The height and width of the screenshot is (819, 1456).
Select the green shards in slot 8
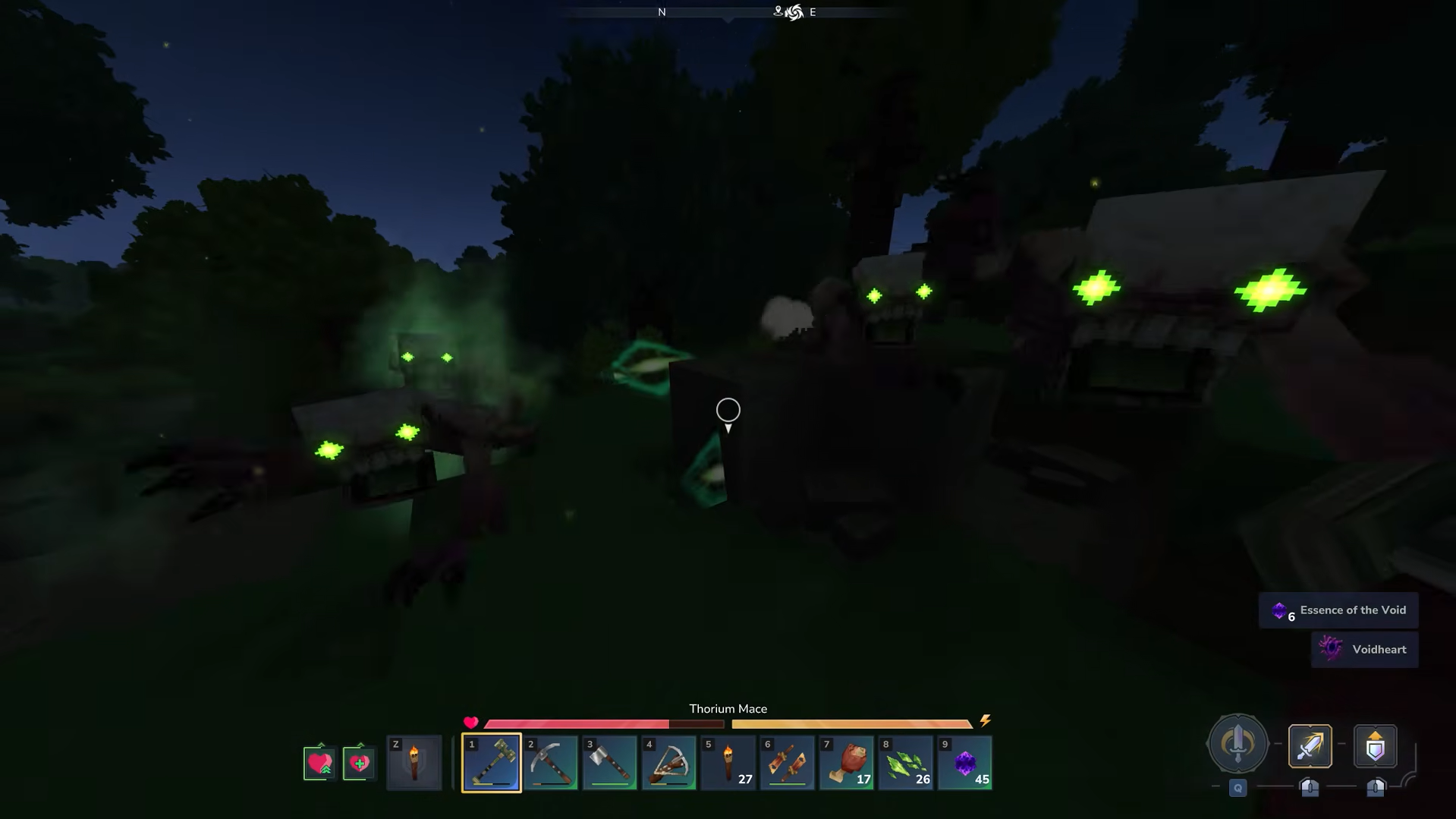905,762
